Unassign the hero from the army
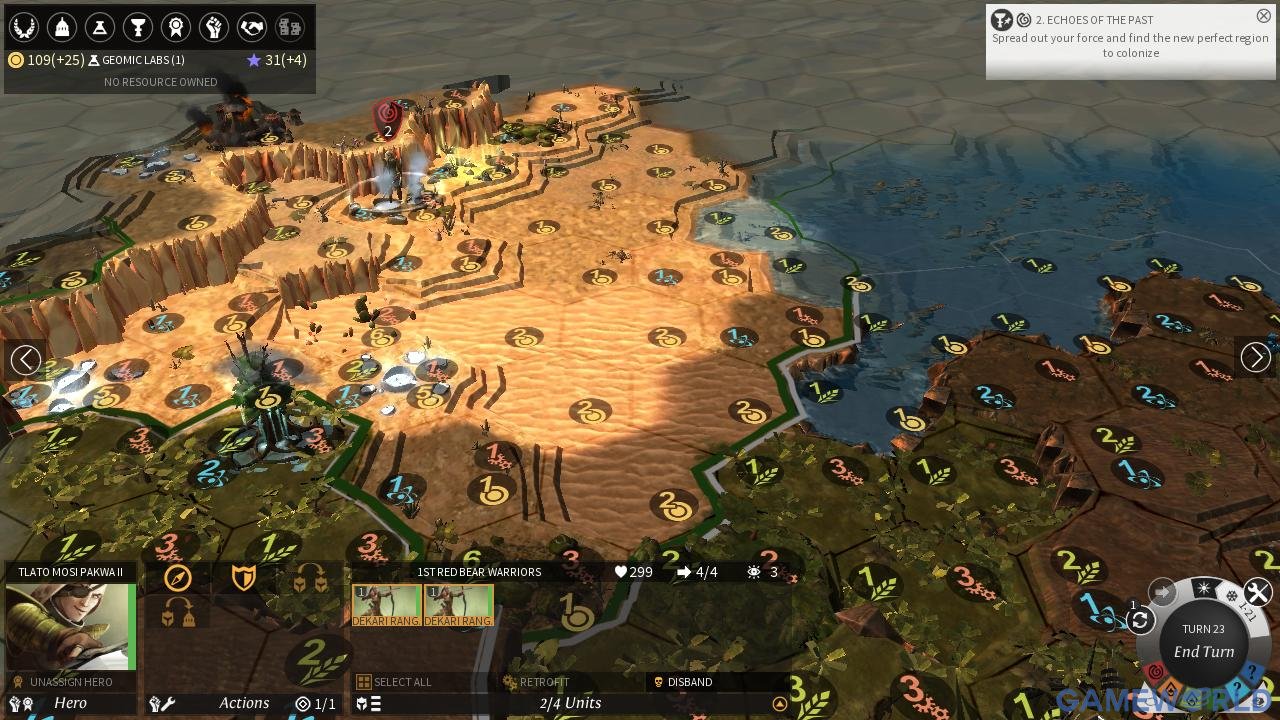The height and width of the screenshot is (720, 1280). (x=70, y=682)
